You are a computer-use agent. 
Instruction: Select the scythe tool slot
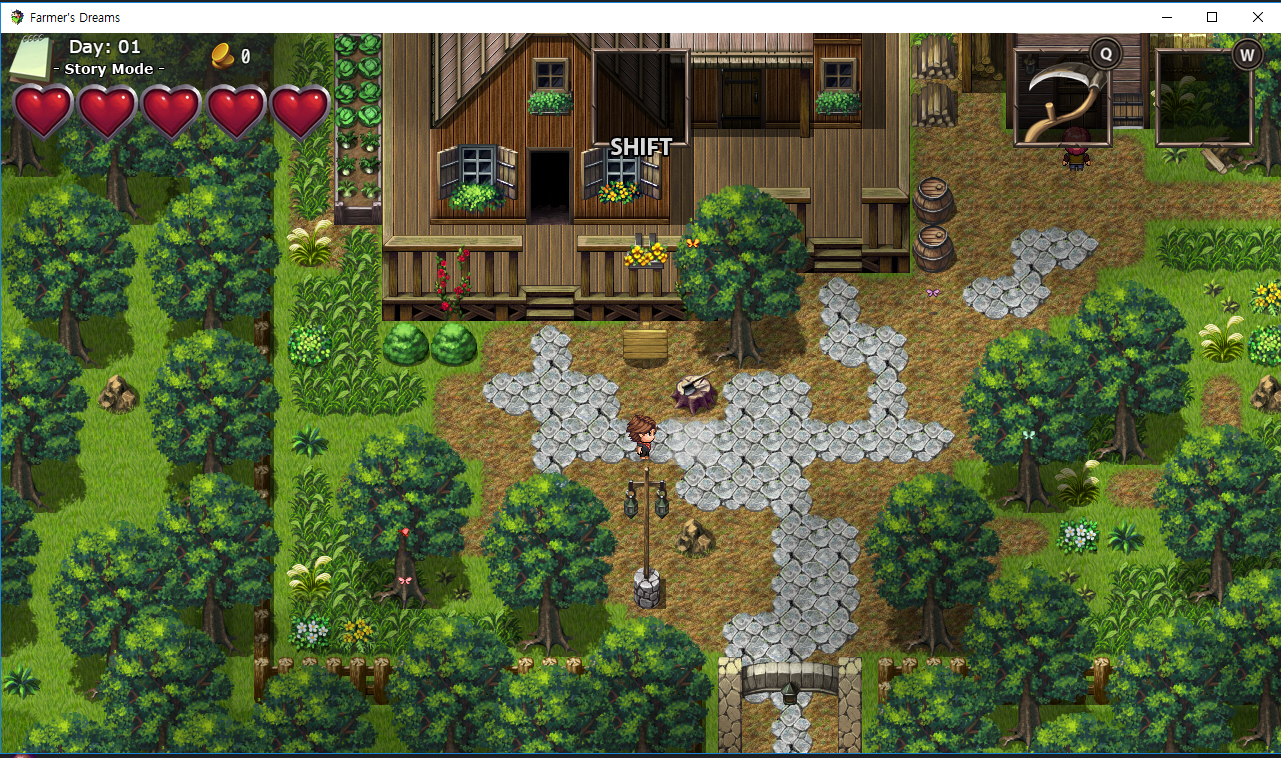pyautogui.click(x=1062, y=98)
